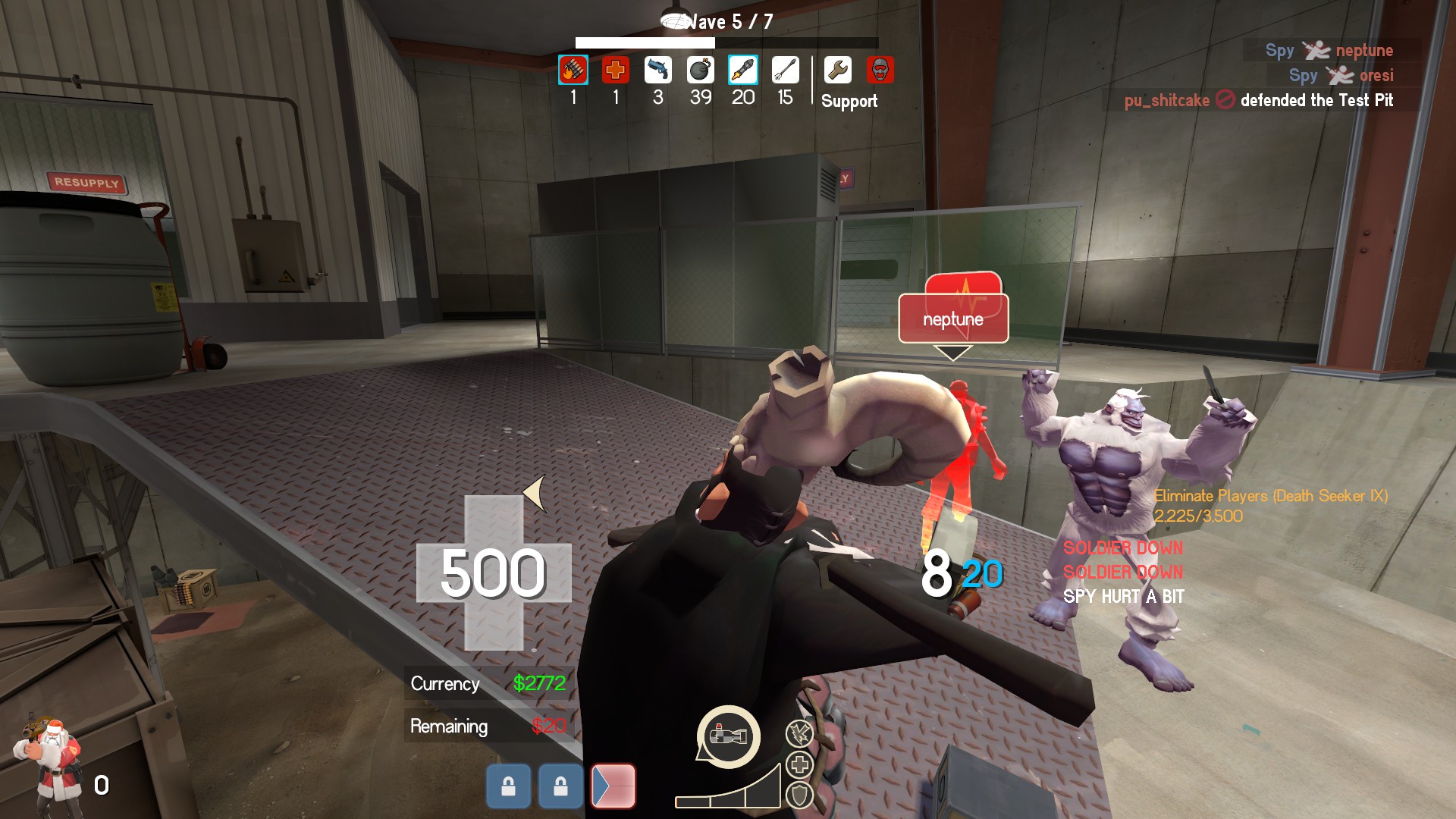
Task: Select the Spy neptune kill feed entry
Action: [1329, 51]
